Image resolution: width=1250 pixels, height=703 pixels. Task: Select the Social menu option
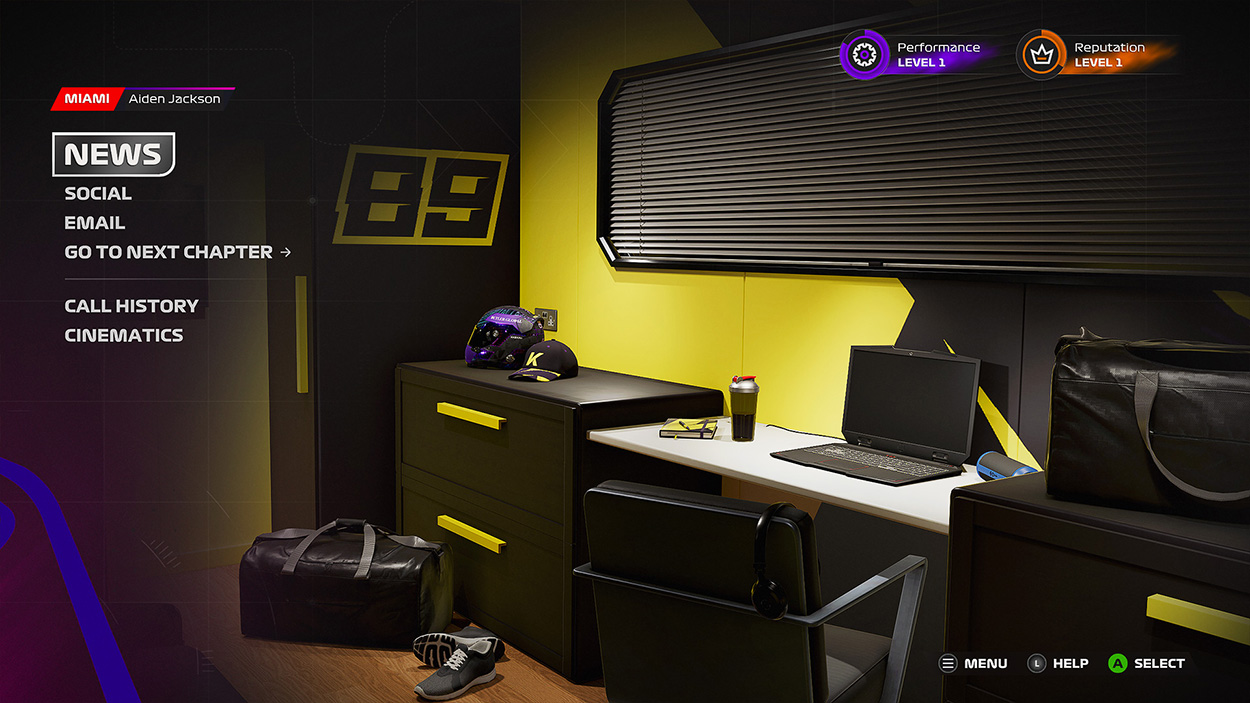(98, 194)
